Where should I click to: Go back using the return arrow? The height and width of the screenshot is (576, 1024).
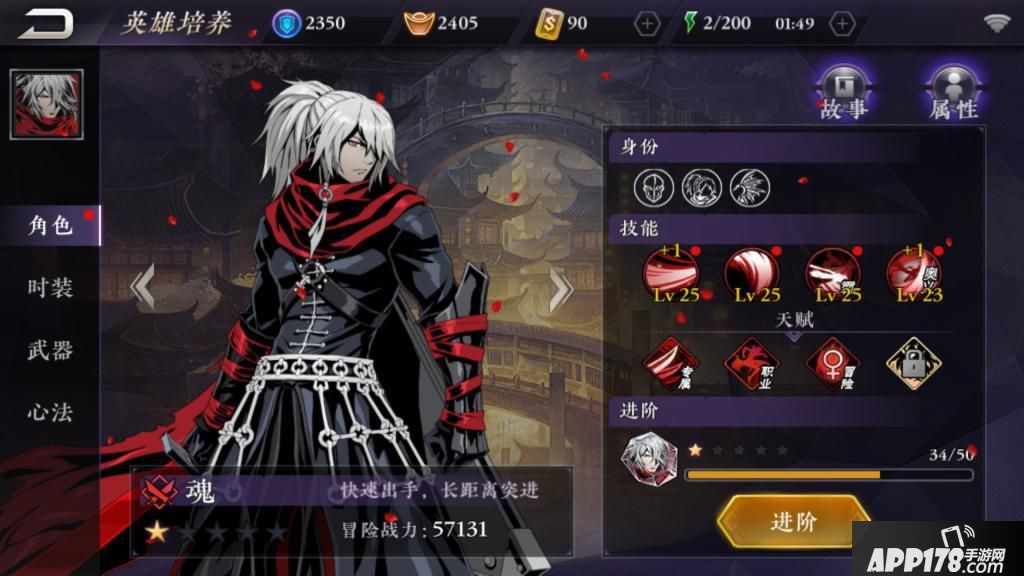pyautogui.click(x=45, y=22)
